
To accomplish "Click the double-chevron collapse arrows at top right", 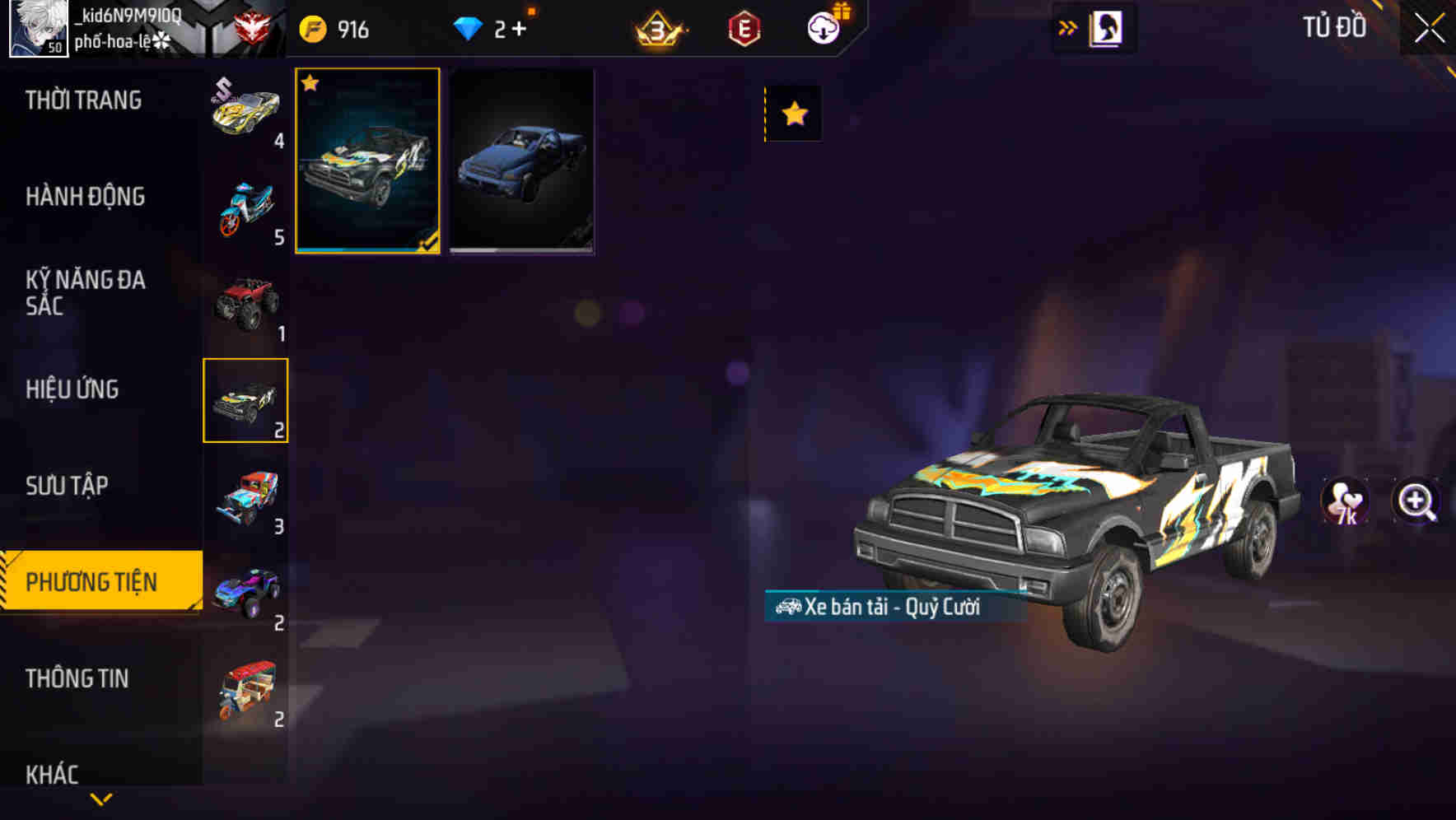I will pos(1067,27).
